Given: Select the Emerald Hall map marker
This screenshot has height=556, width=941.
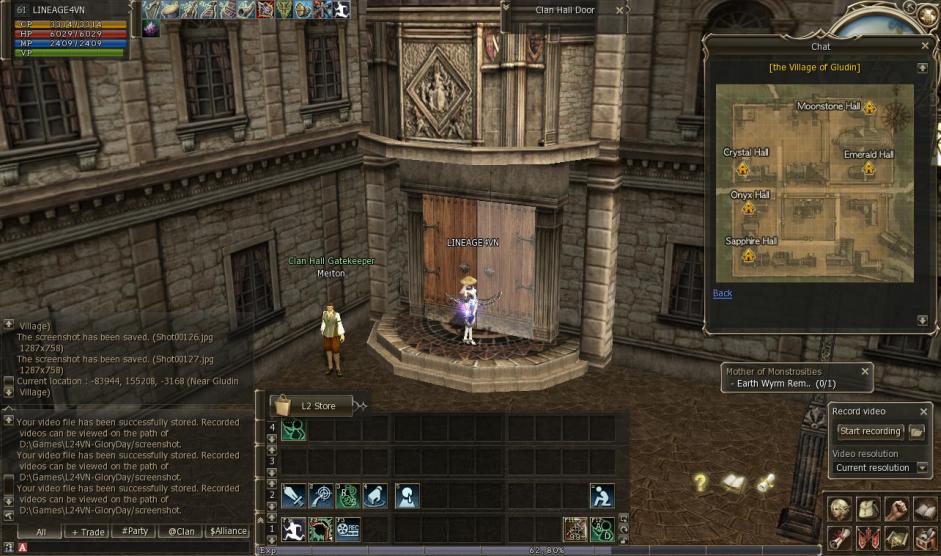Looking at the screenshot, I should [x=868, y=168].
